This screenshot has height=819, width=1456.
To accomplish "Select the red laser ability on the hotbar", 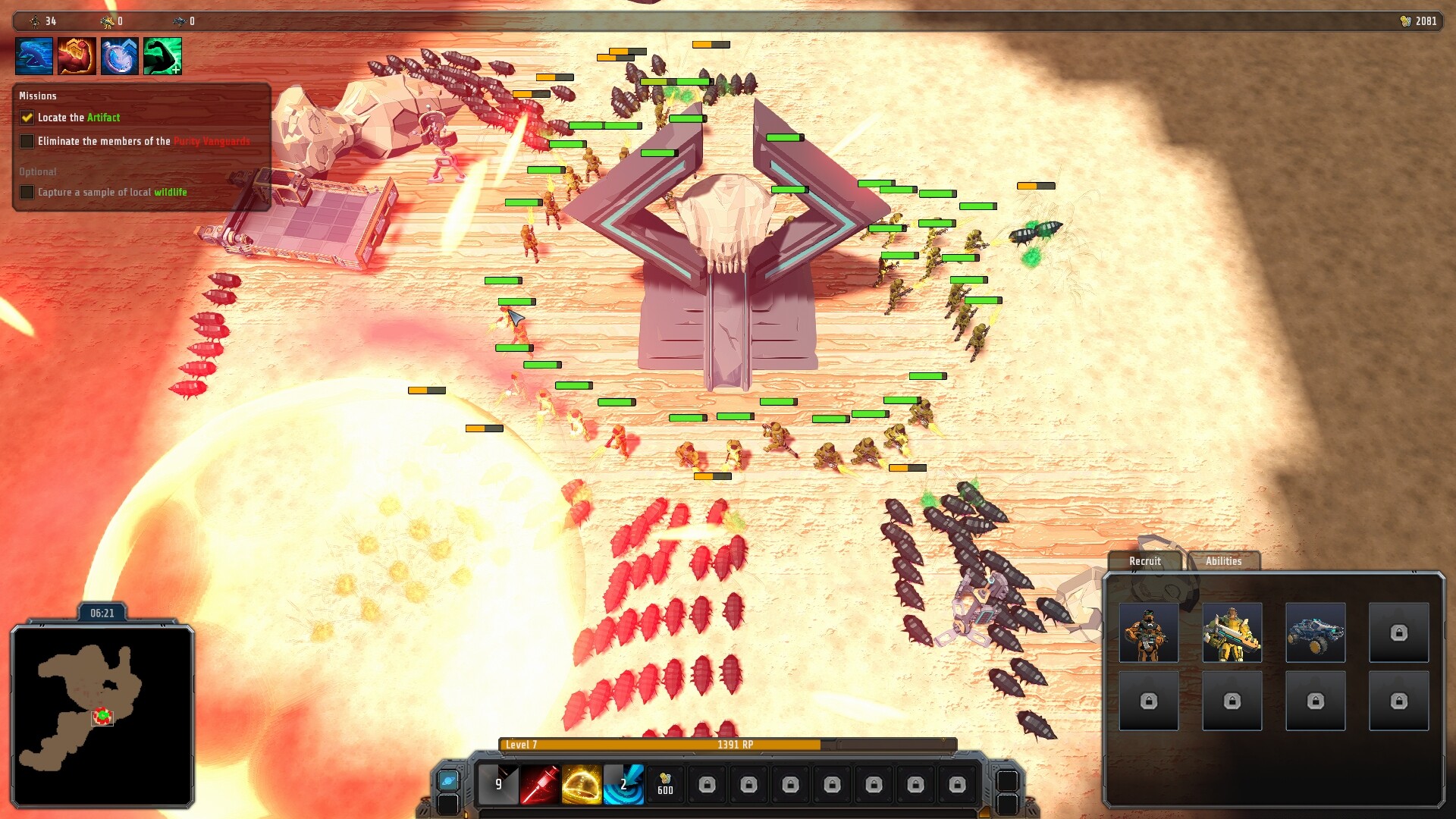I will 540,784.
